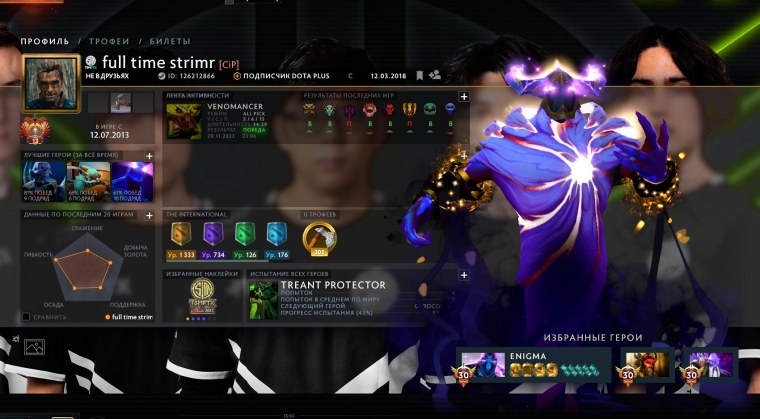Image resolution: width=760 pixels, height=419 pixels.
Task: Select the gold International battle pass badge
Action: pyautogui.click(x=182, y=234)
